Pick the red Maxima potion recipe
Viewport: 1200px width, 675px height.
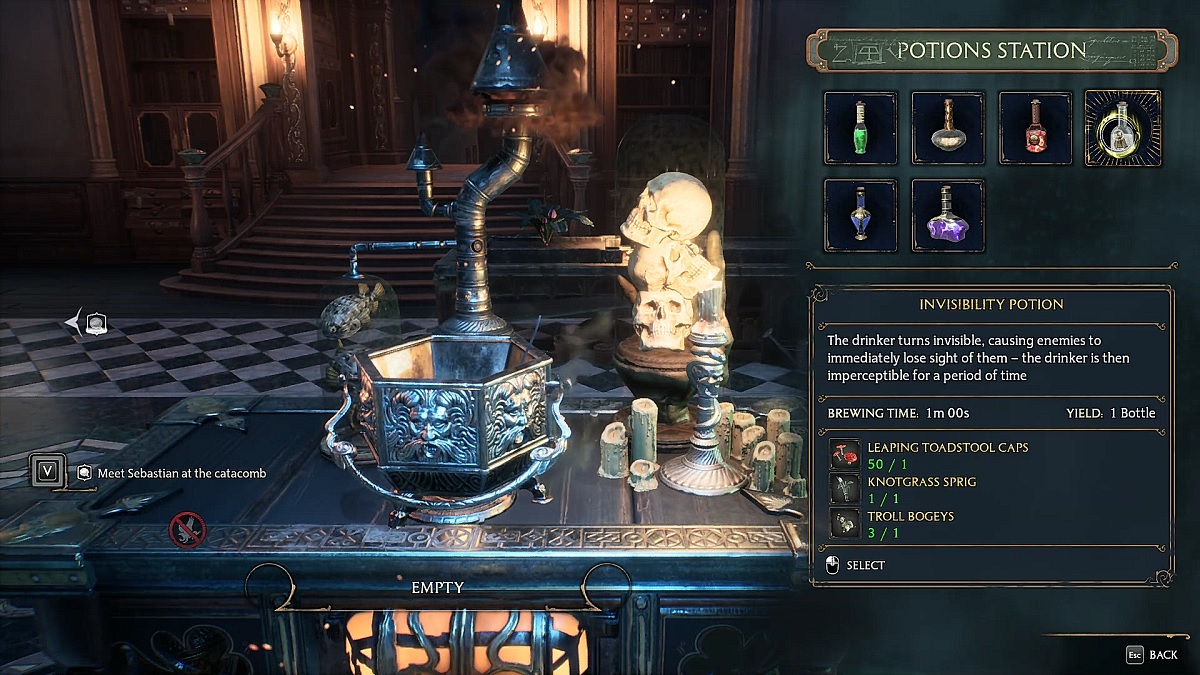(x=1035, y=128)
